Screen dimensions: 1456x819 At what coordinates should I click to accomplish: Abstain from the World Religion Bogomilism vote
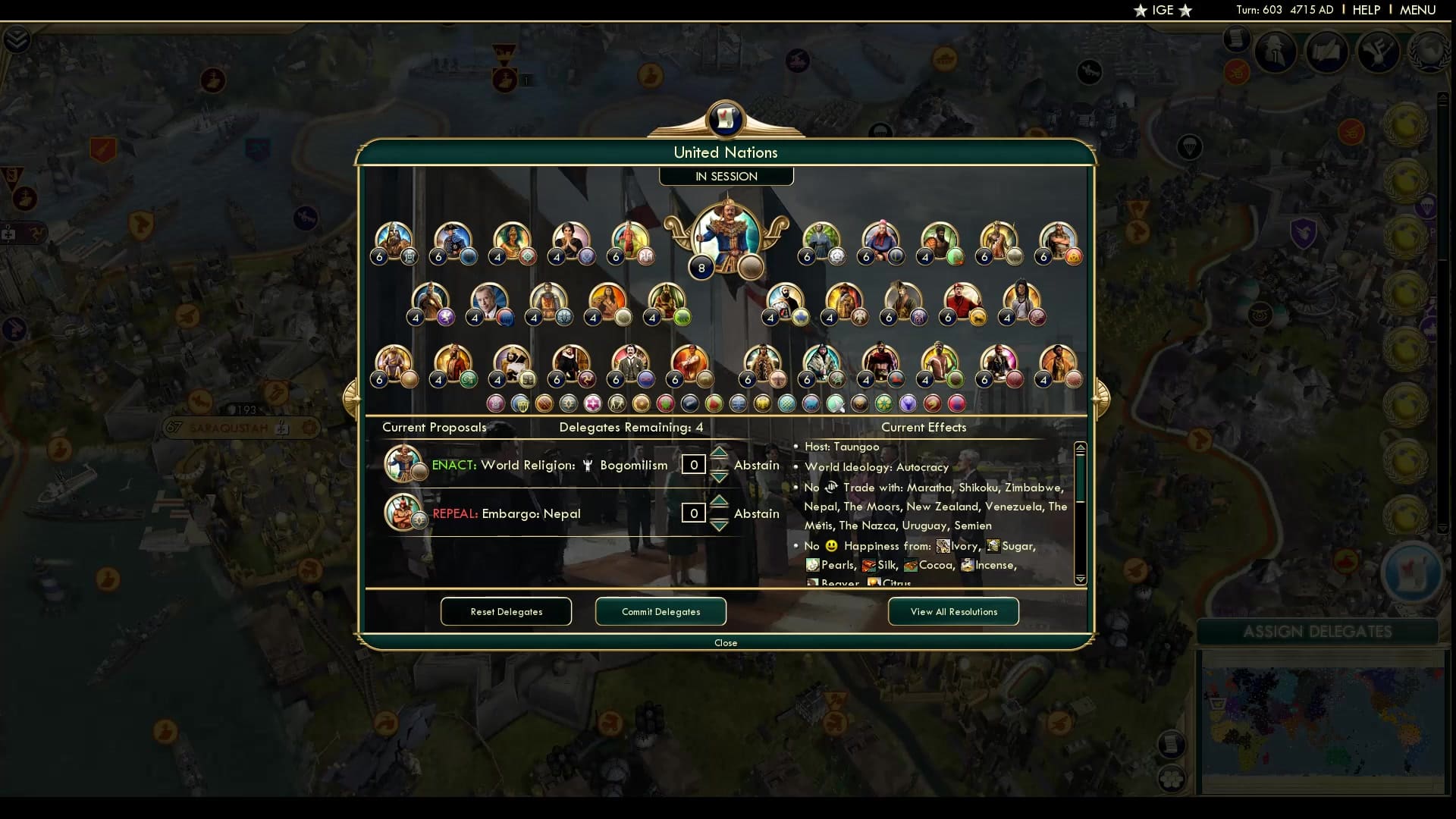756,464
